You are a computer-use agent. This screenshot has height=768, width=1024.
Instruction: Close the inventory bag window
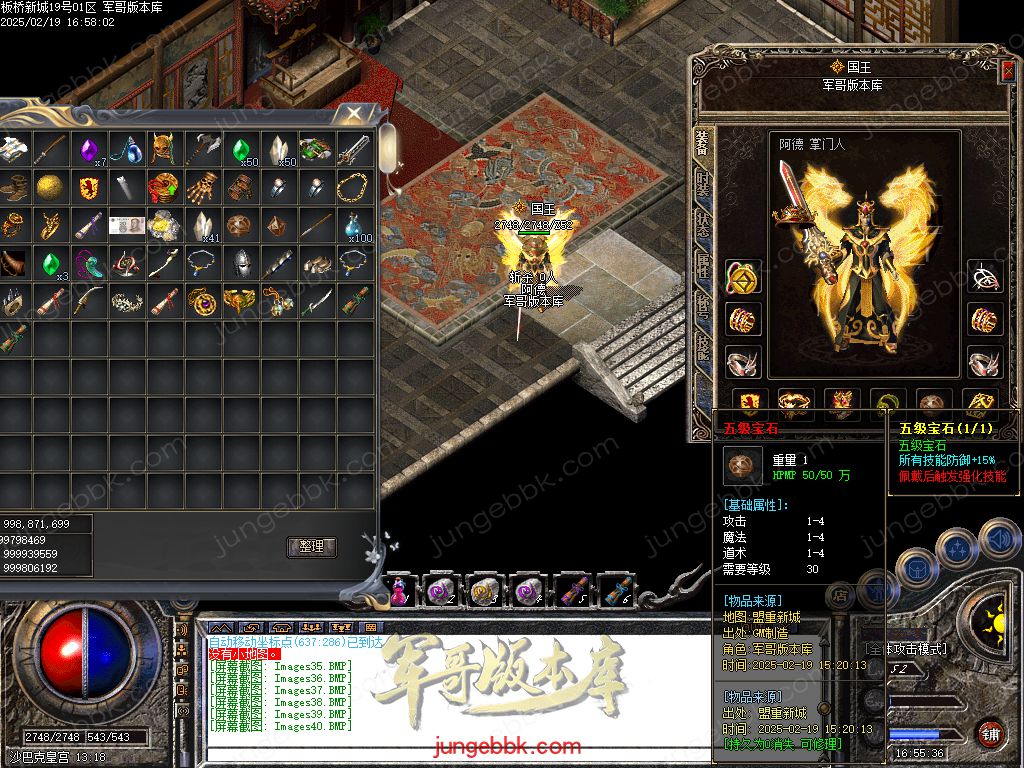tap(354, 114)
